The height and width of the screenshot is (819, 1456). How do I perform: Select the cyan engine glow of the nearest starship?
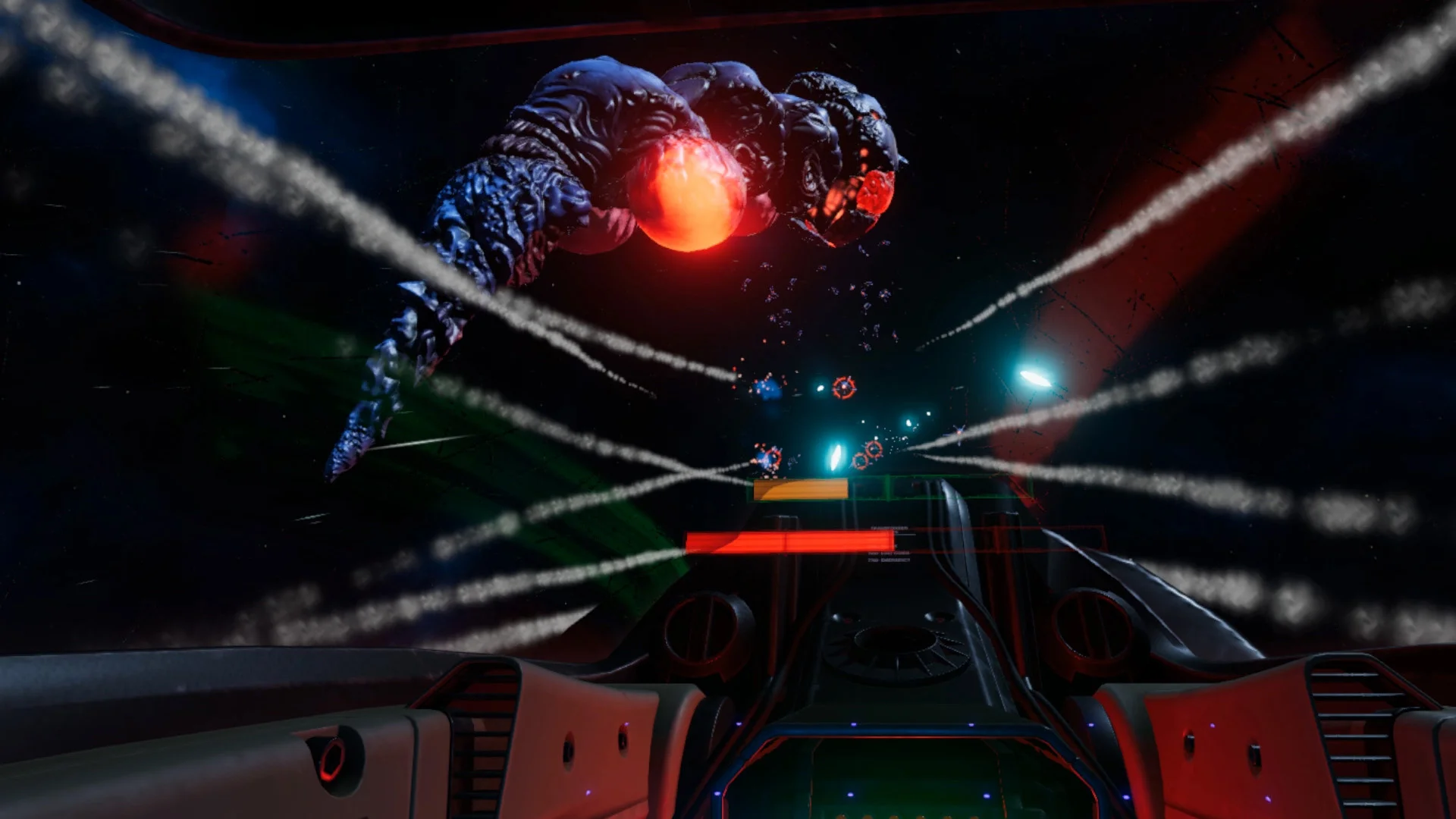pyautogui.click(x=837, y=456)
